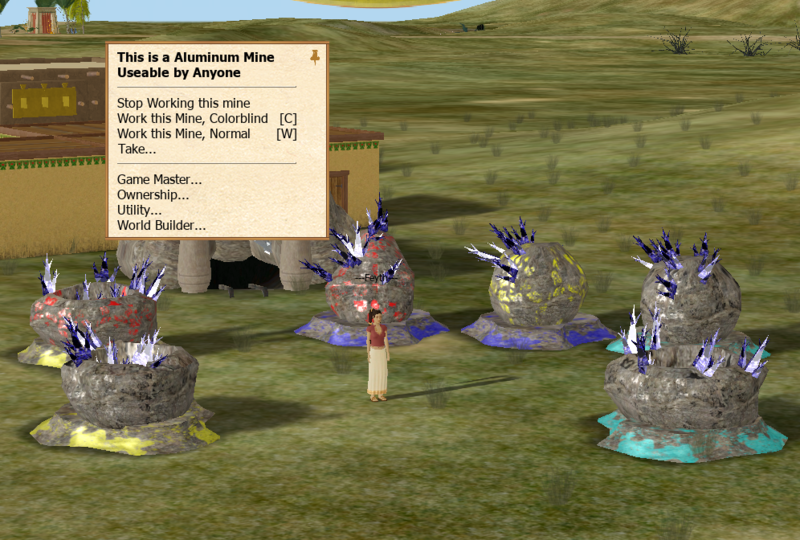This screenshot has width=800, height=540.
Task: Open the World Builder... submenu
Action: coord(161,225)
